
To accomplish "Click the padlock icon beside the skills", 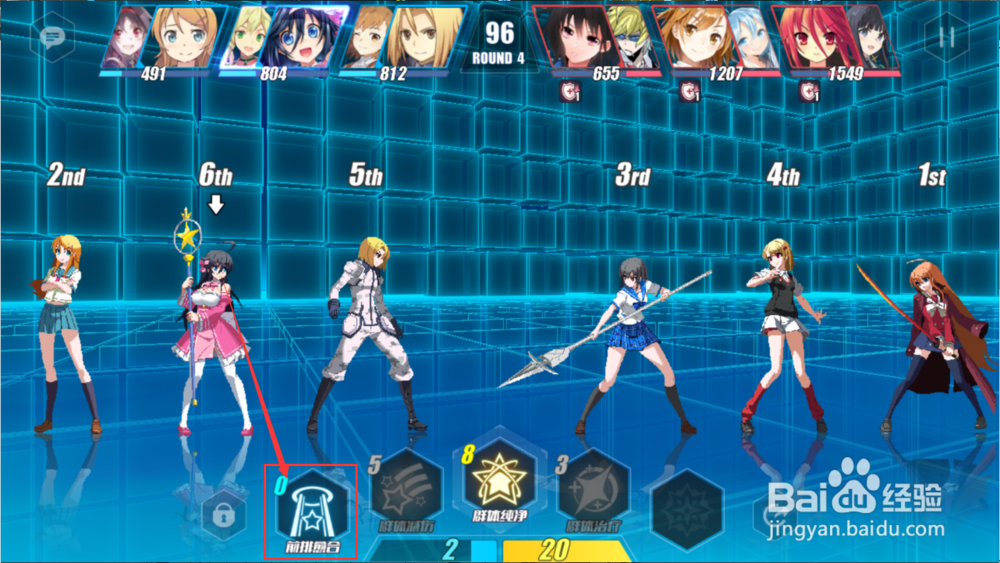I will pyautogui.click(x=223, y=516).
